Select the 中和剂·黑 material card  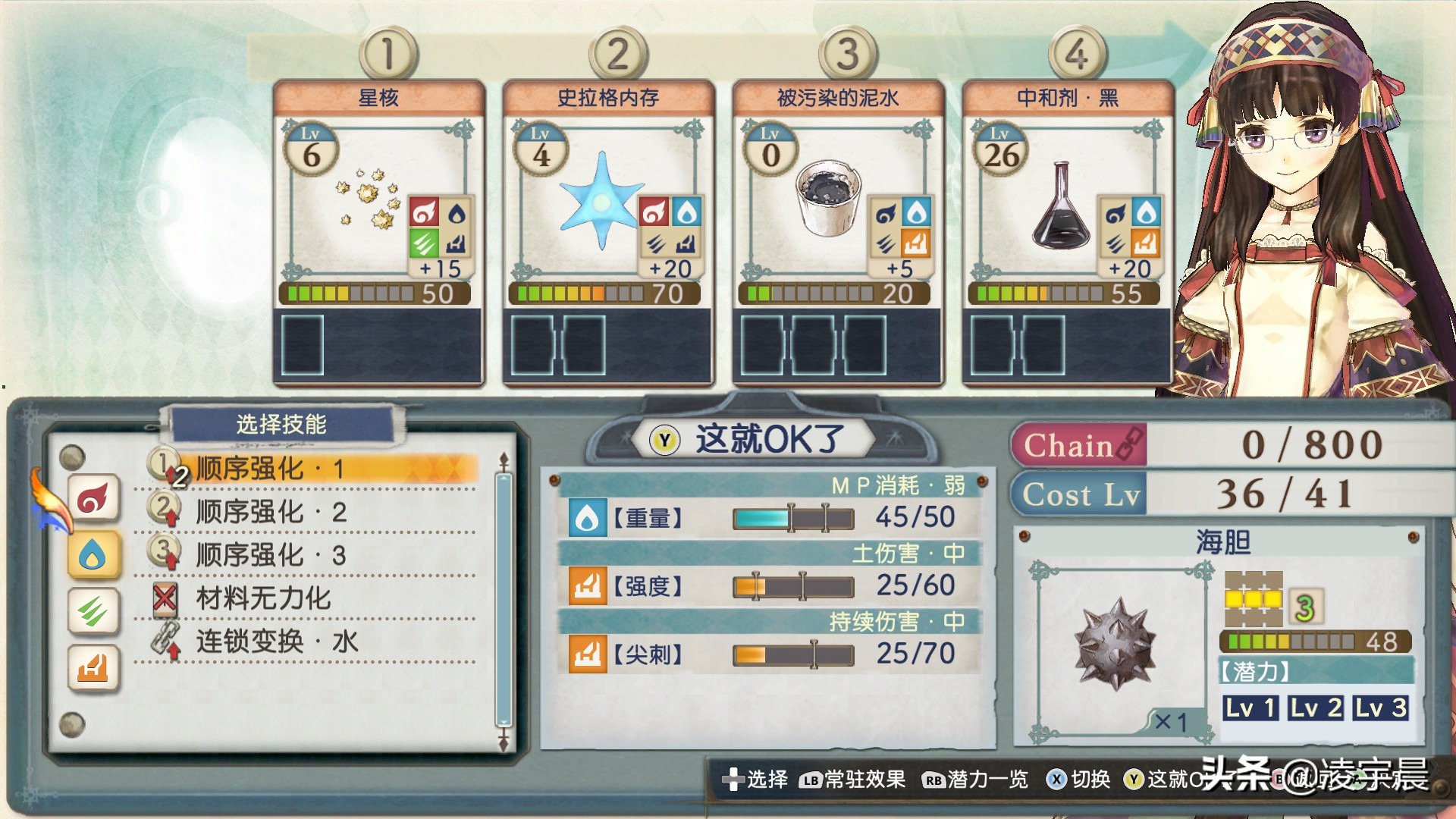[x=1067, y=231]
